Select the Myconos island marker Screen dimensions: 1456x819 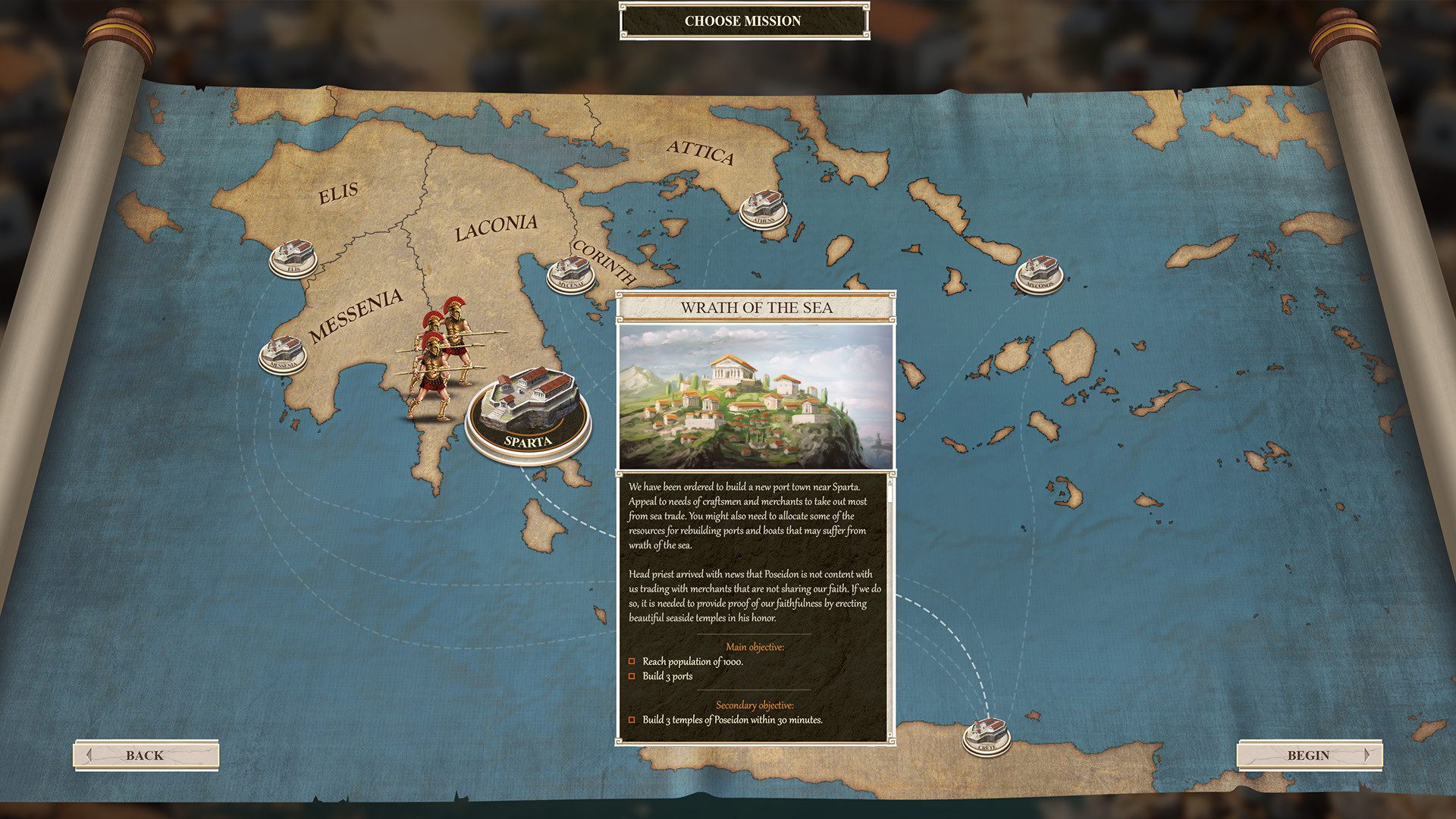pos(1039,273)
